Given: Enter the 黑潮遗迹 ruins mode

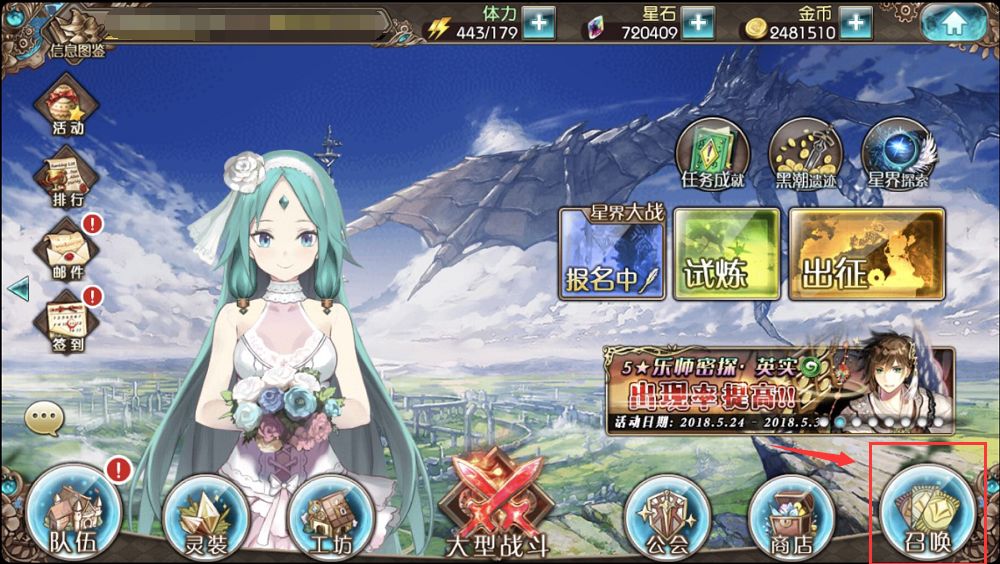Looking at the screenshot, I should (x=805, y=155).
